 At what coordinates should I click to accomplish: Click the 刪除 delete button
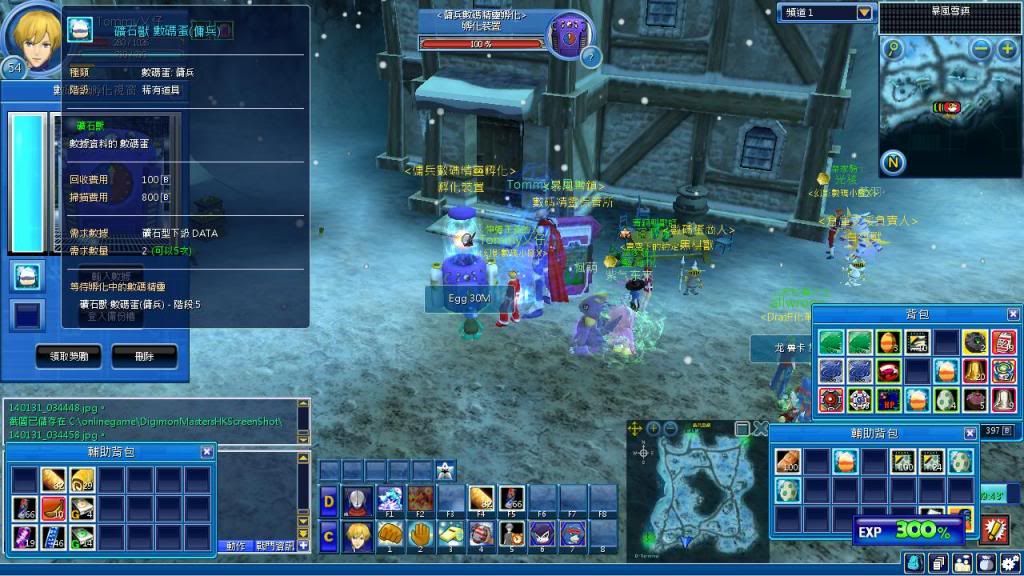144,354
